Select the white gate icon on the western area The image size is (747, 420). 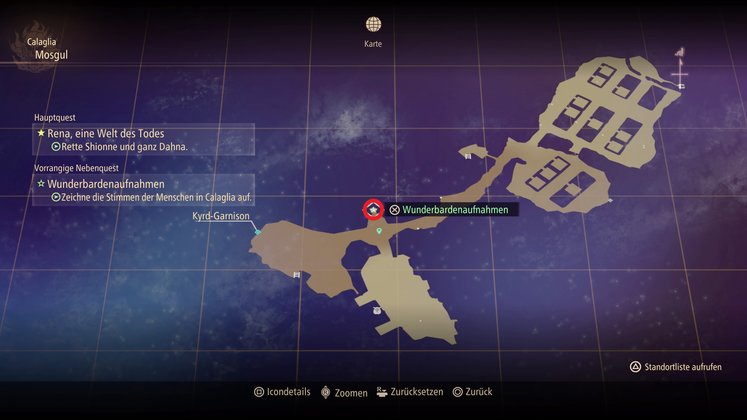pyautogui.click(x=296, y=274)
